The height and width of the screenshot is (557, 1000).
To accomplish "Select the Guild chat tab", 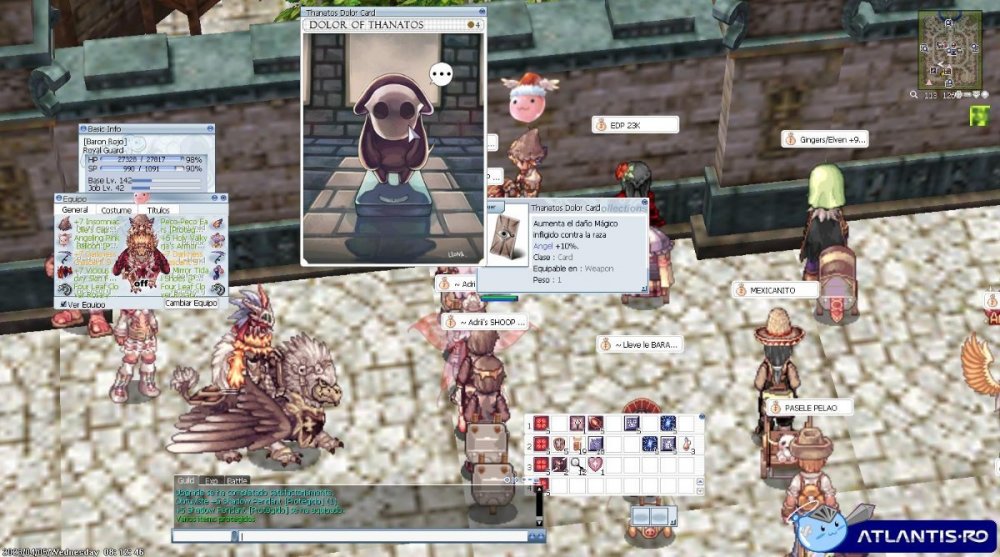I will (x=184, y=481).
